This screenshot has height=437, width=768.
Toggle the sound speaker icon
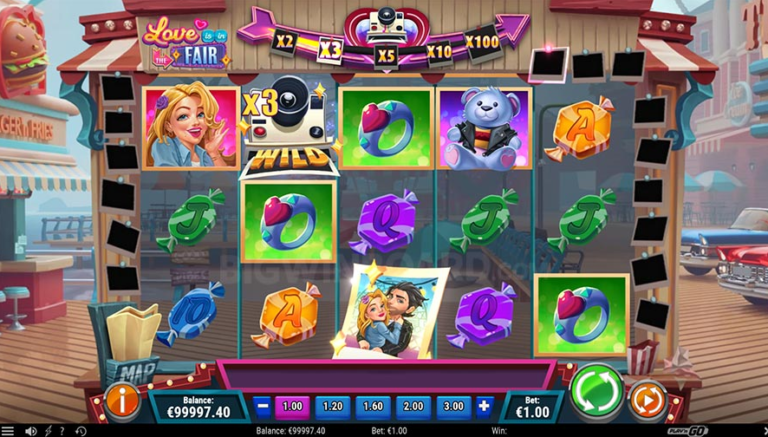click(30, 431)
